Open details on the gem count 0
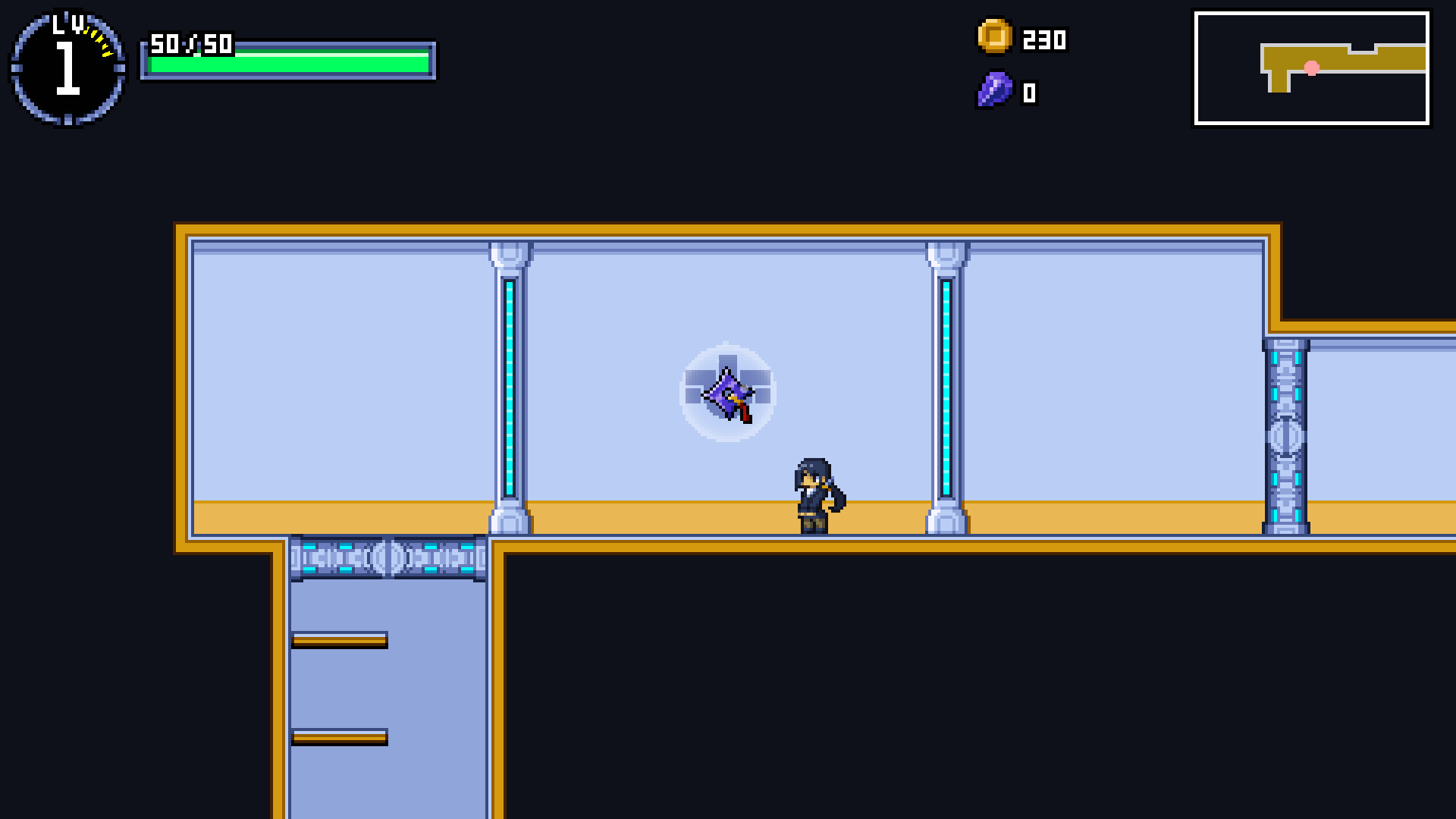 coord(1028,93)
